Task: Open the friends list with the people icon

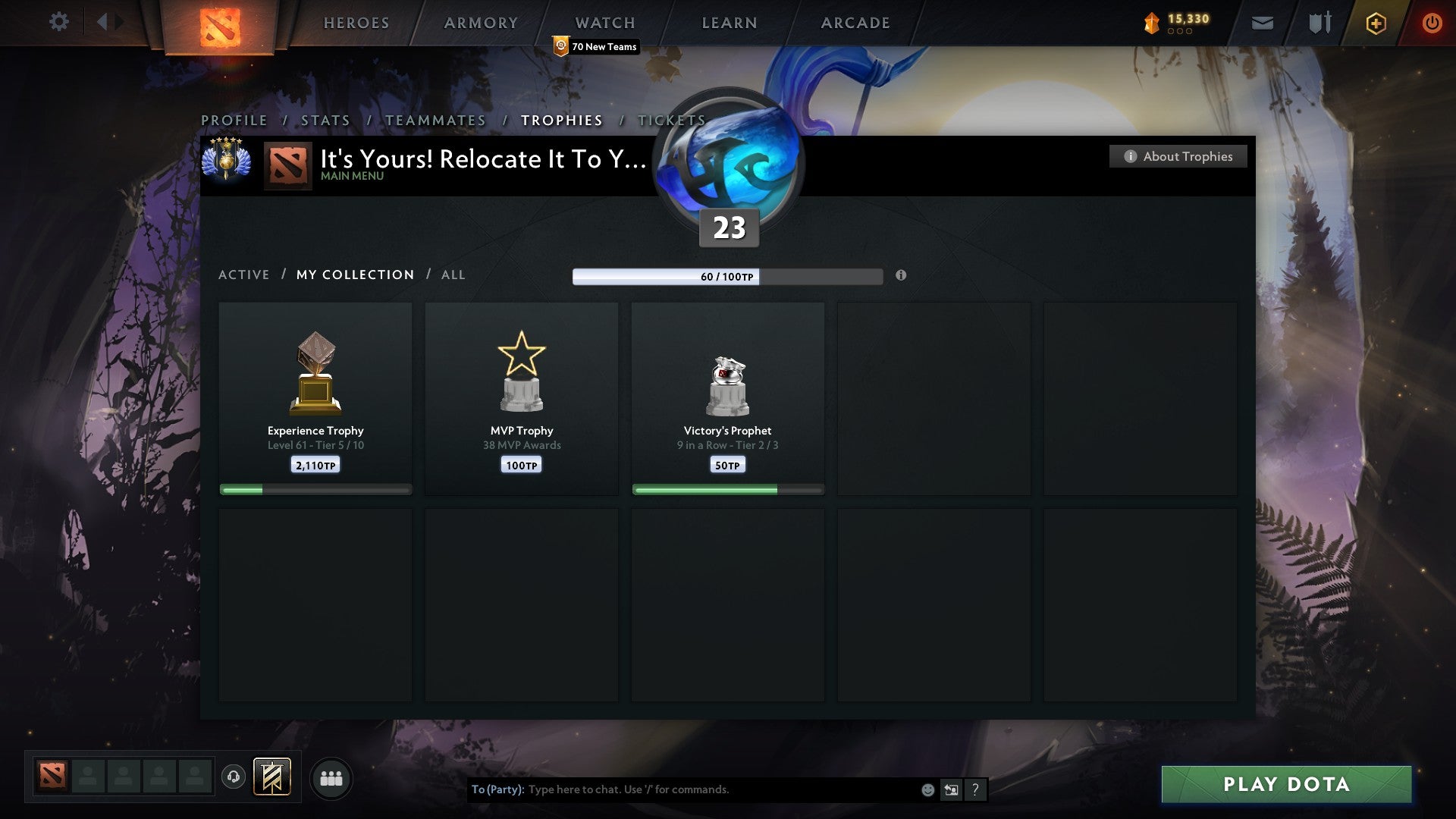Action: (x=331, y=777)
